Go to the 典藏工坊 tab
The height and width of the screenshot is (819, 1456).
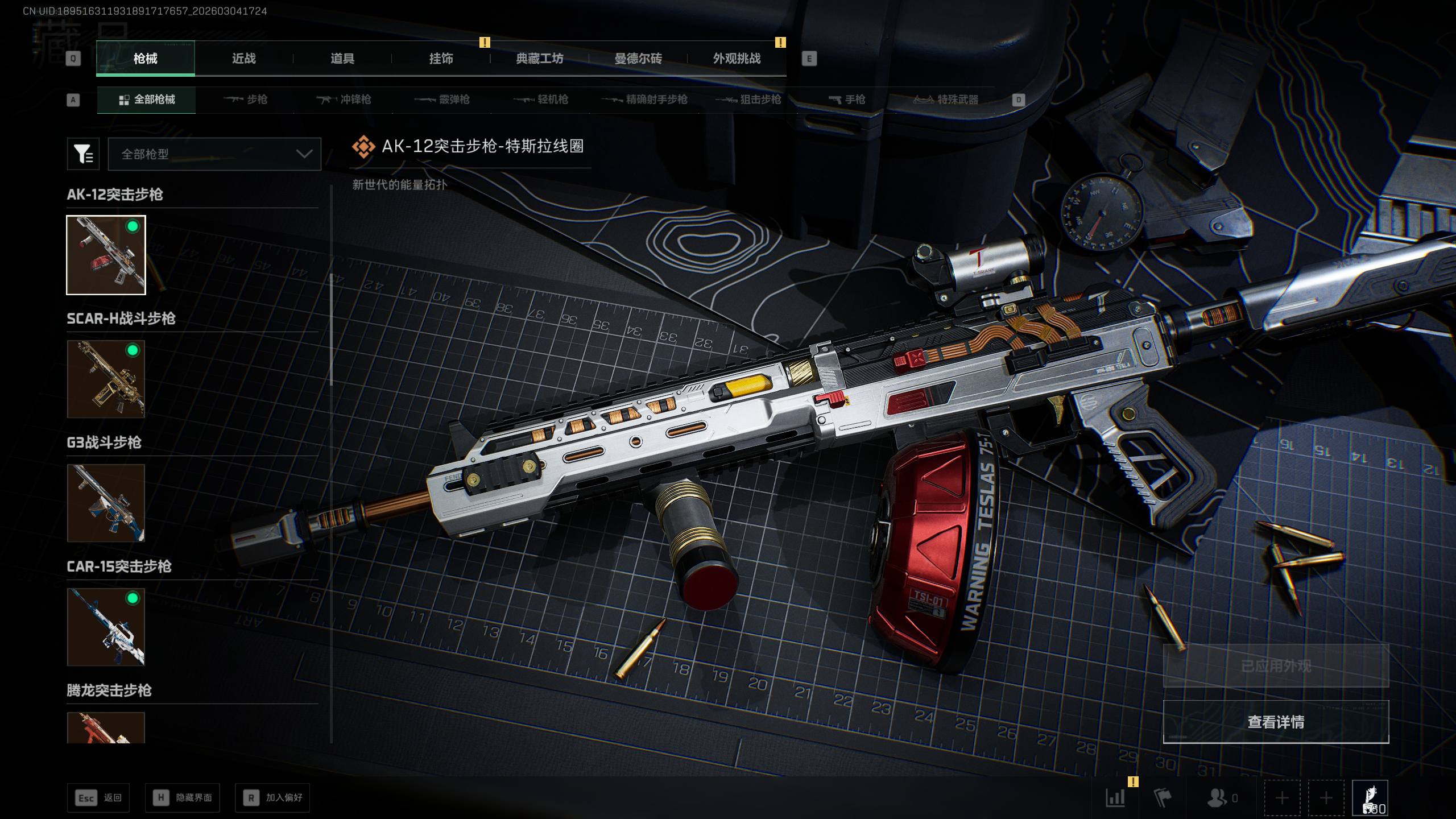click(x=539, y=59)
